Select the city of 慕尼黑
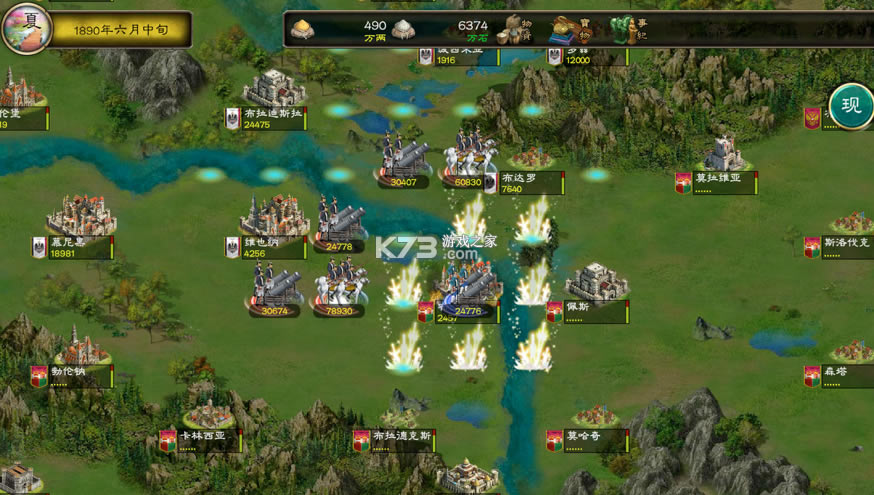Image resolution: width=874 pixels, height=495 pixels. tap(80, 216)
